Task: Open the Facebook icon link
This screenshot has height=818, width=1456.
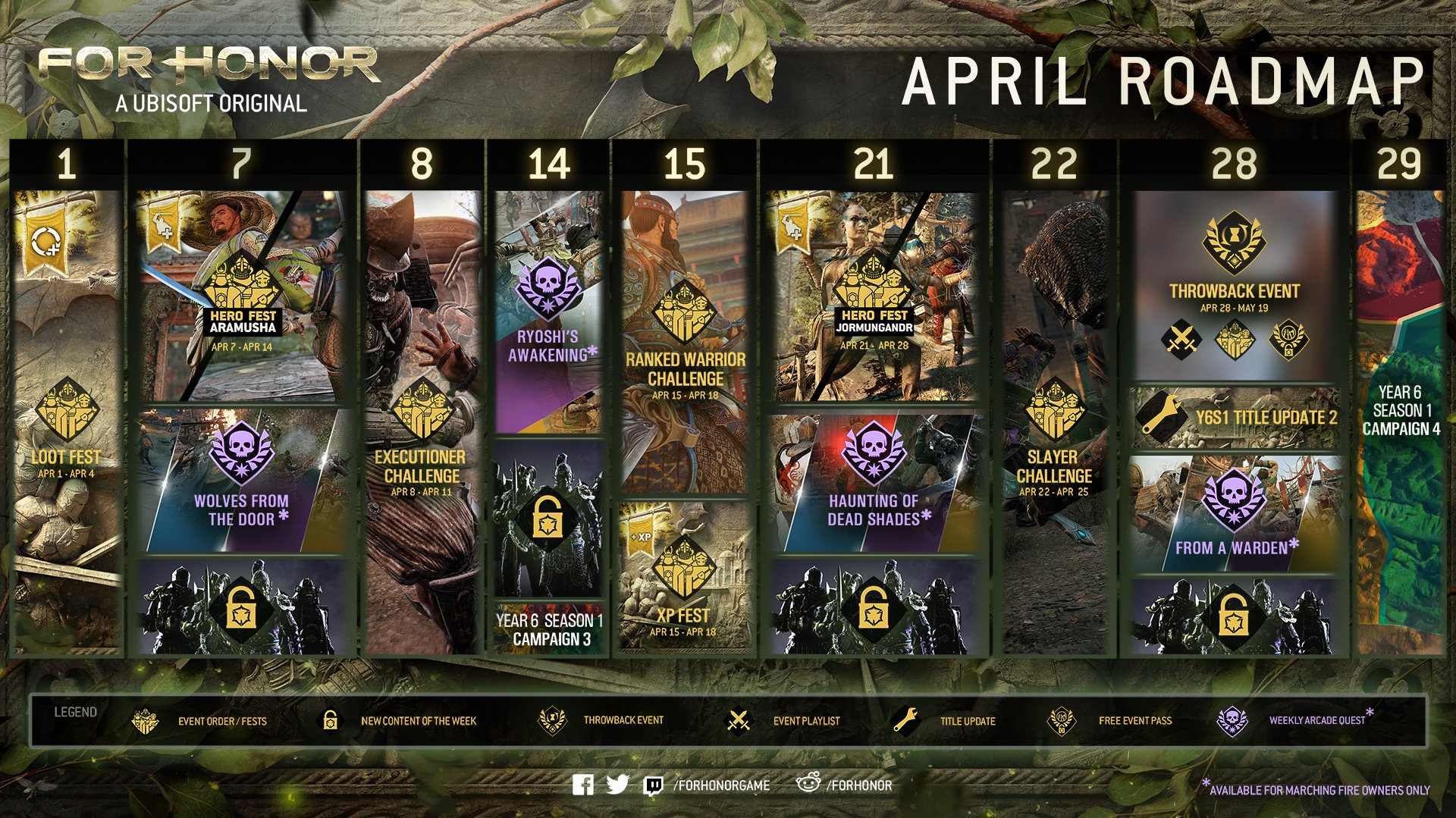Action: tap(583, 785)
